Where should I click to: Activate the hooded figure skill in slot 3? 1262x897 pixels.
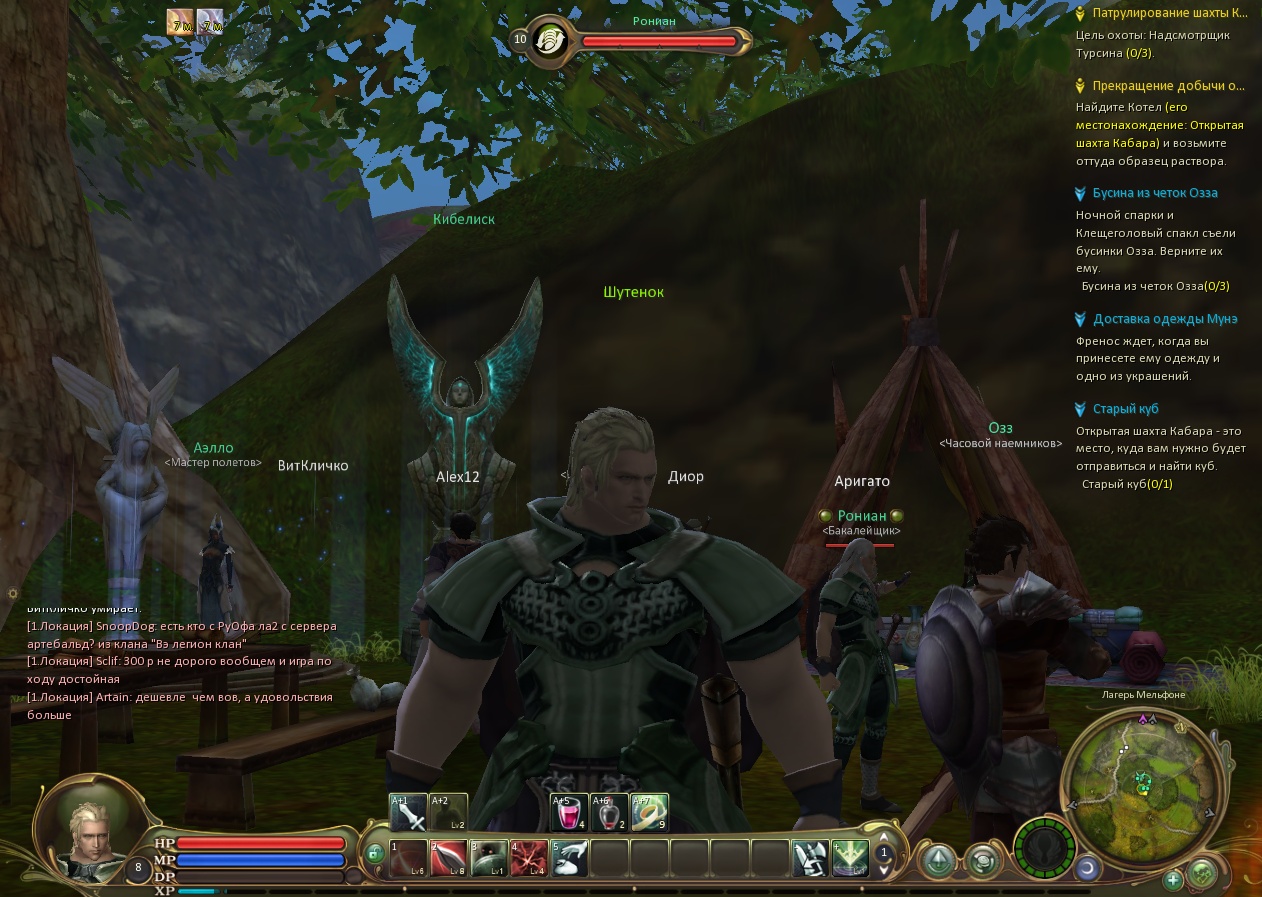489,858
